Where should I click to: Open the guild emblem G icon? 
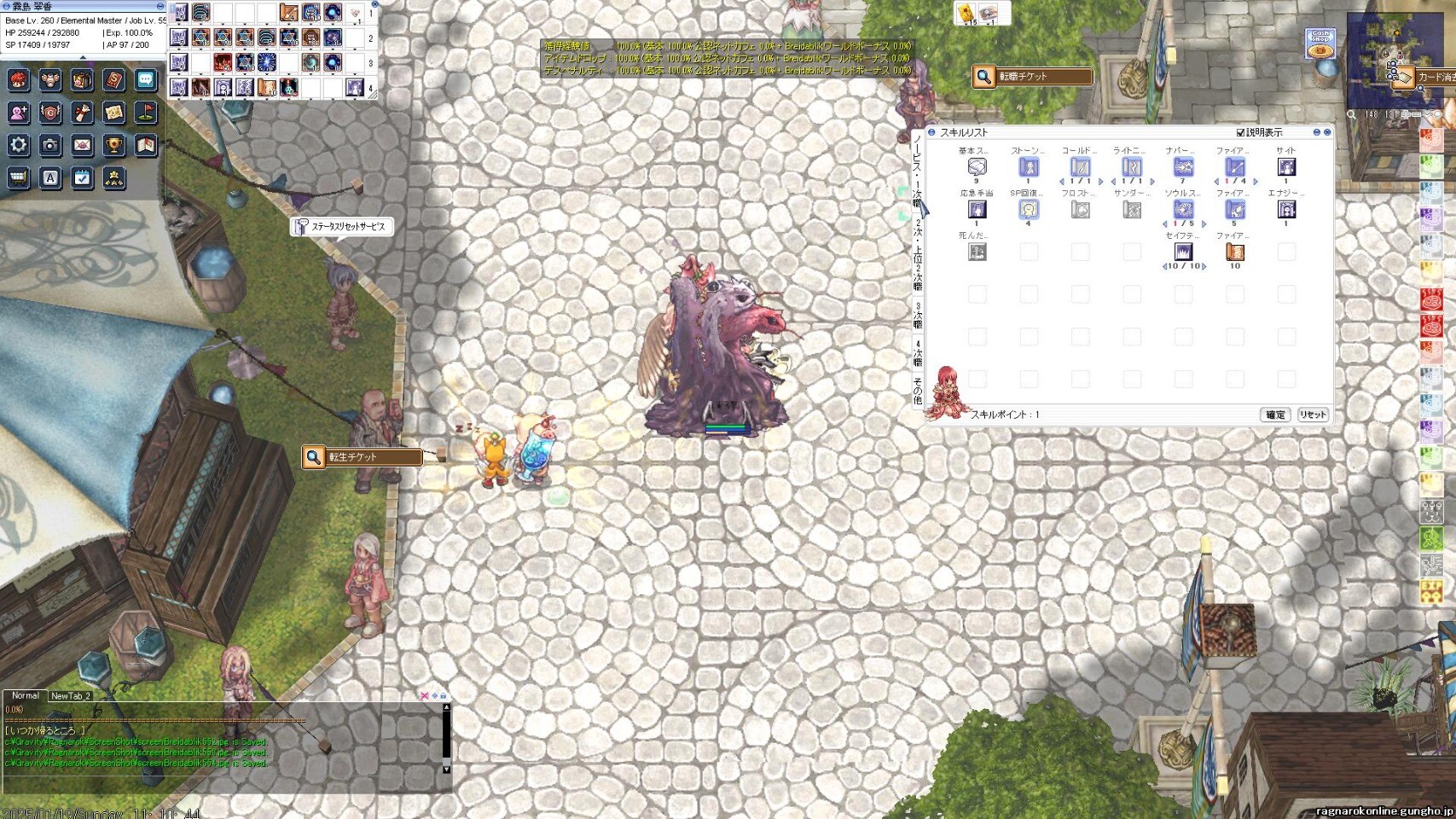[50, 113]
